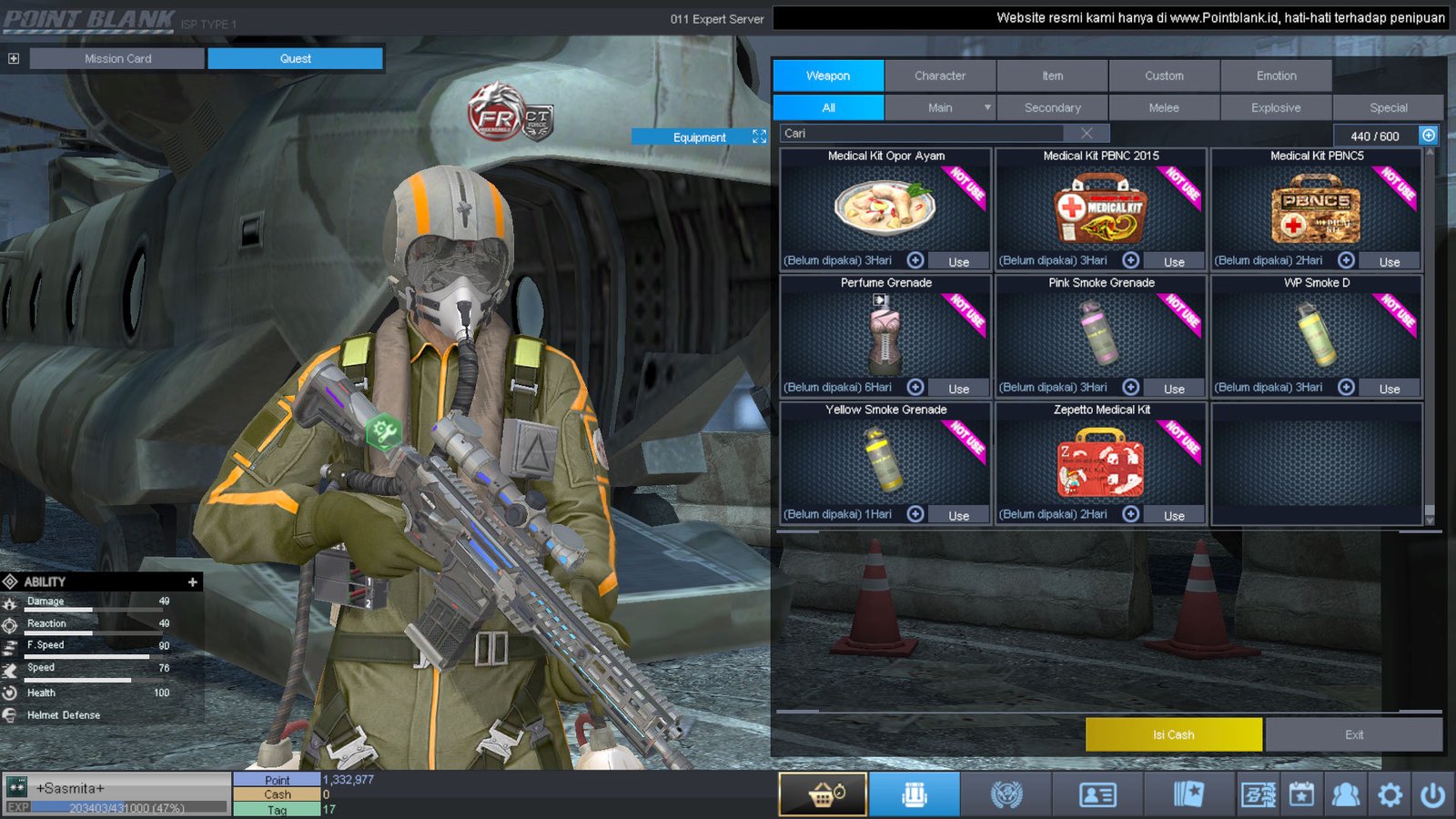Image resolution: width=1456 pixels, height=819 pixels.
Task: Filter inventory by Melee weapons
Action: [1164, 107]
